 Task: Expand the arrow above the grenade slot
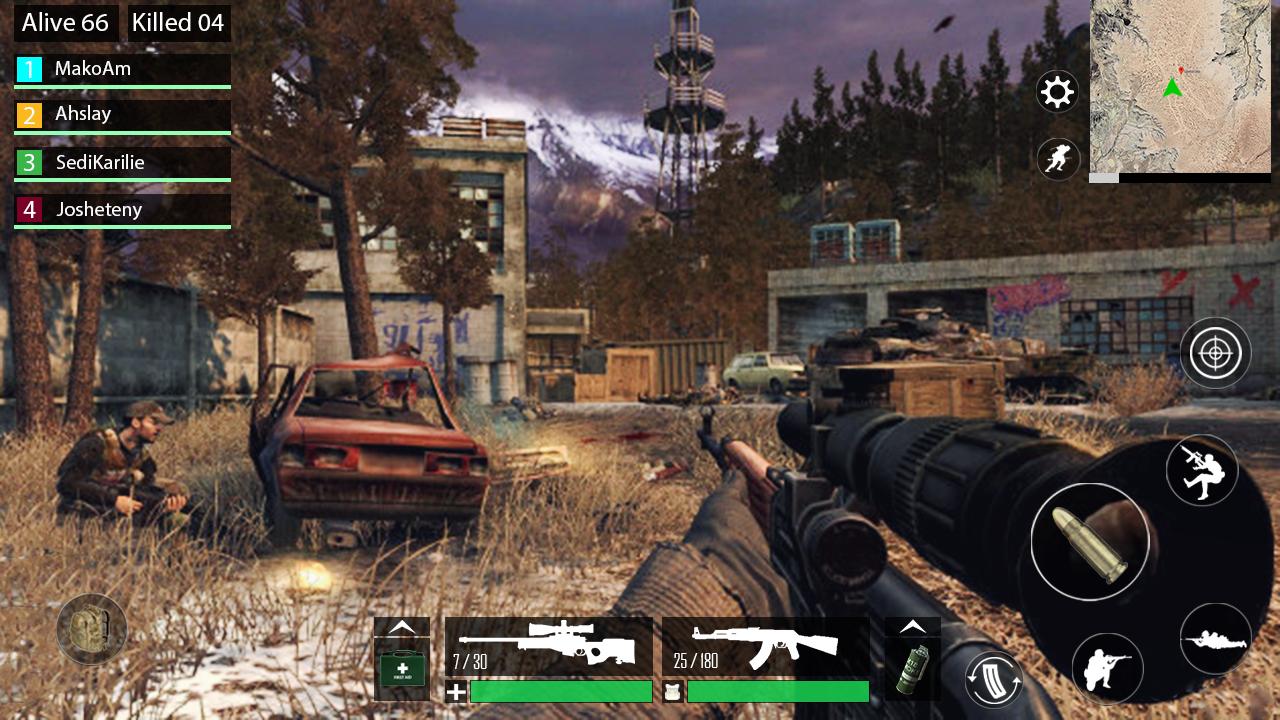[912, 627]
